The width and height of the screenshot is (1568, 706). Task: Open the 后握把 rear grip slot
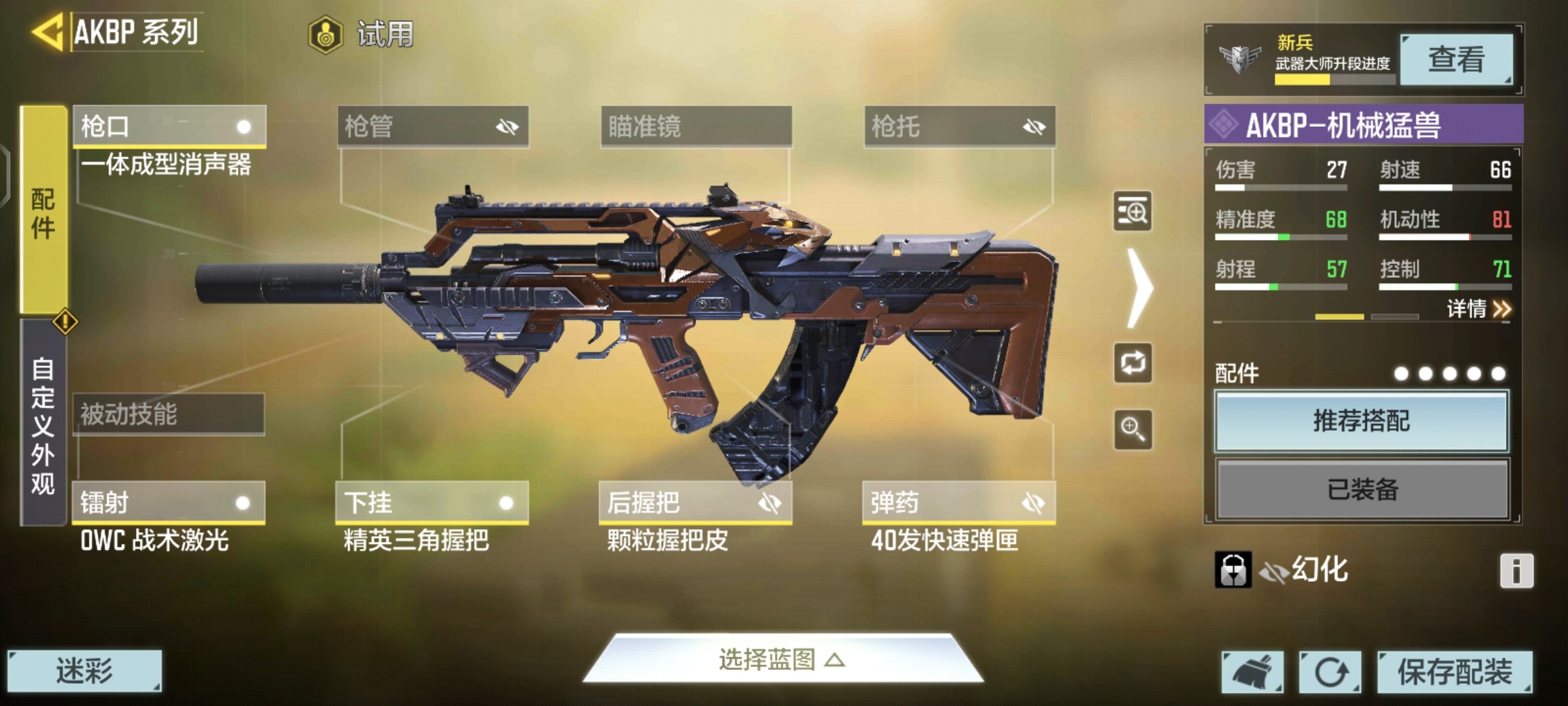[695, 503]
